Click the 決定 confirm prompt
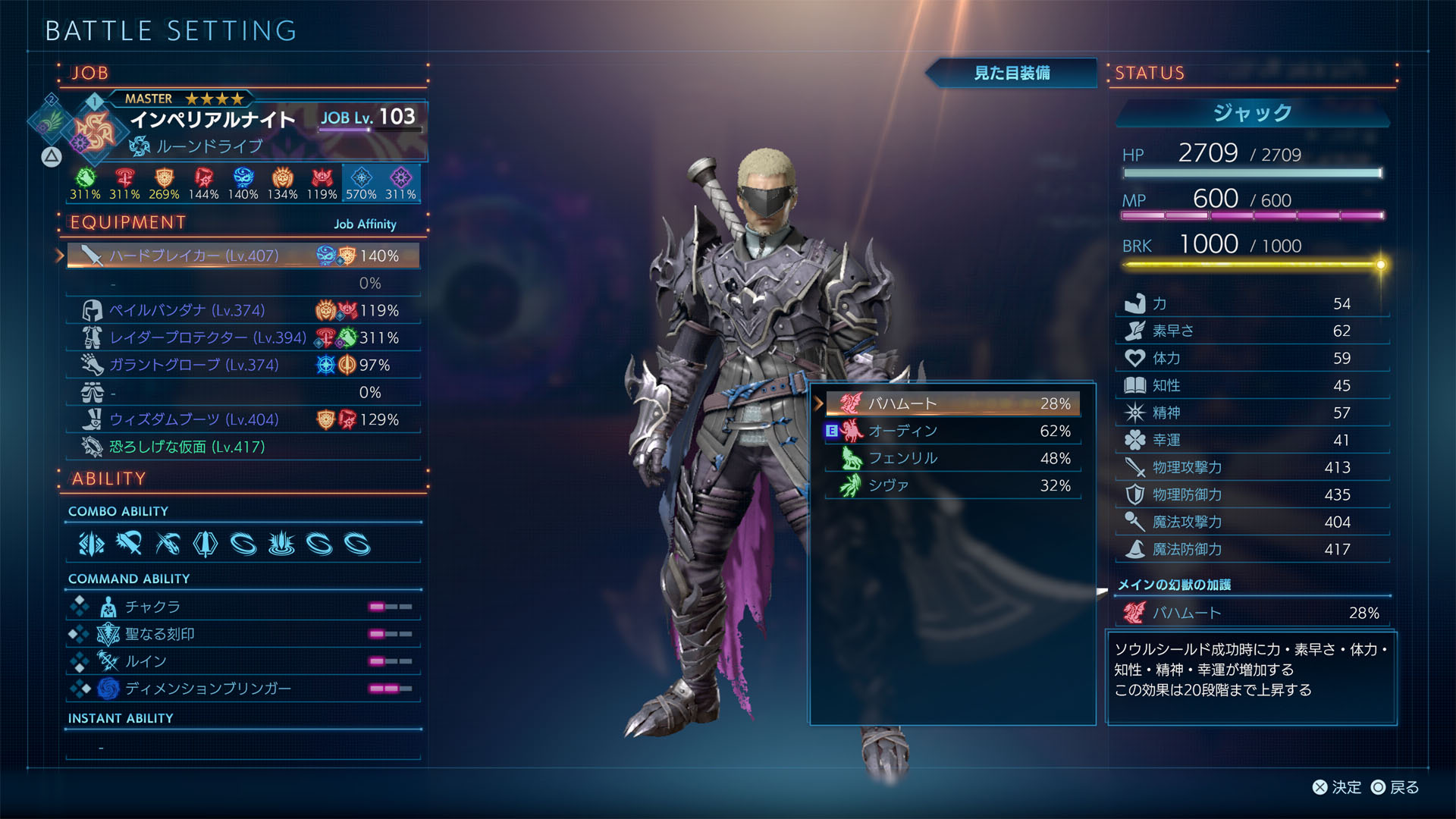 coord(1337,787)
